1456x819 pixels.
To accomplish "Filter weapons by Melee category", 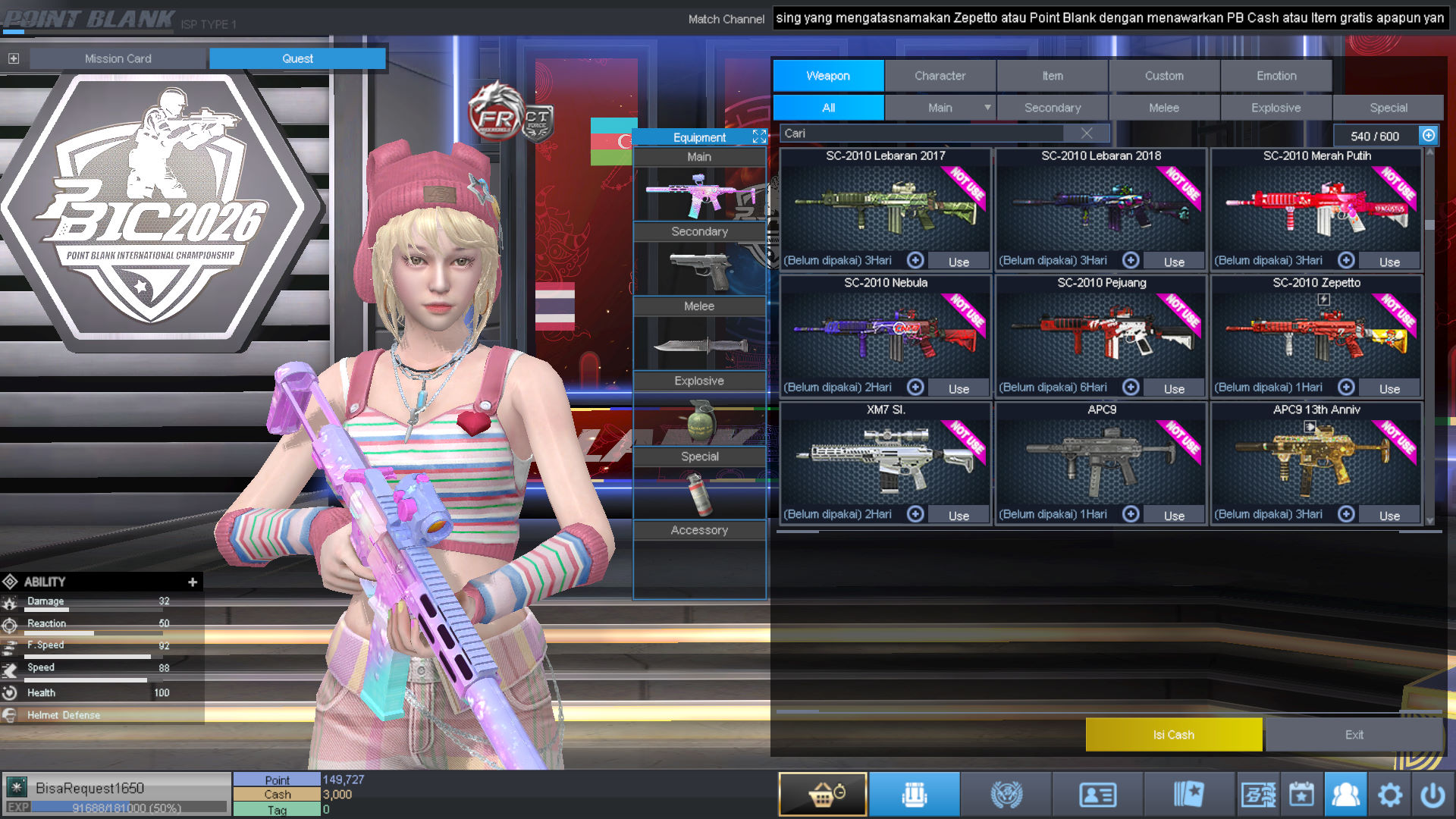I will 1163,108.
